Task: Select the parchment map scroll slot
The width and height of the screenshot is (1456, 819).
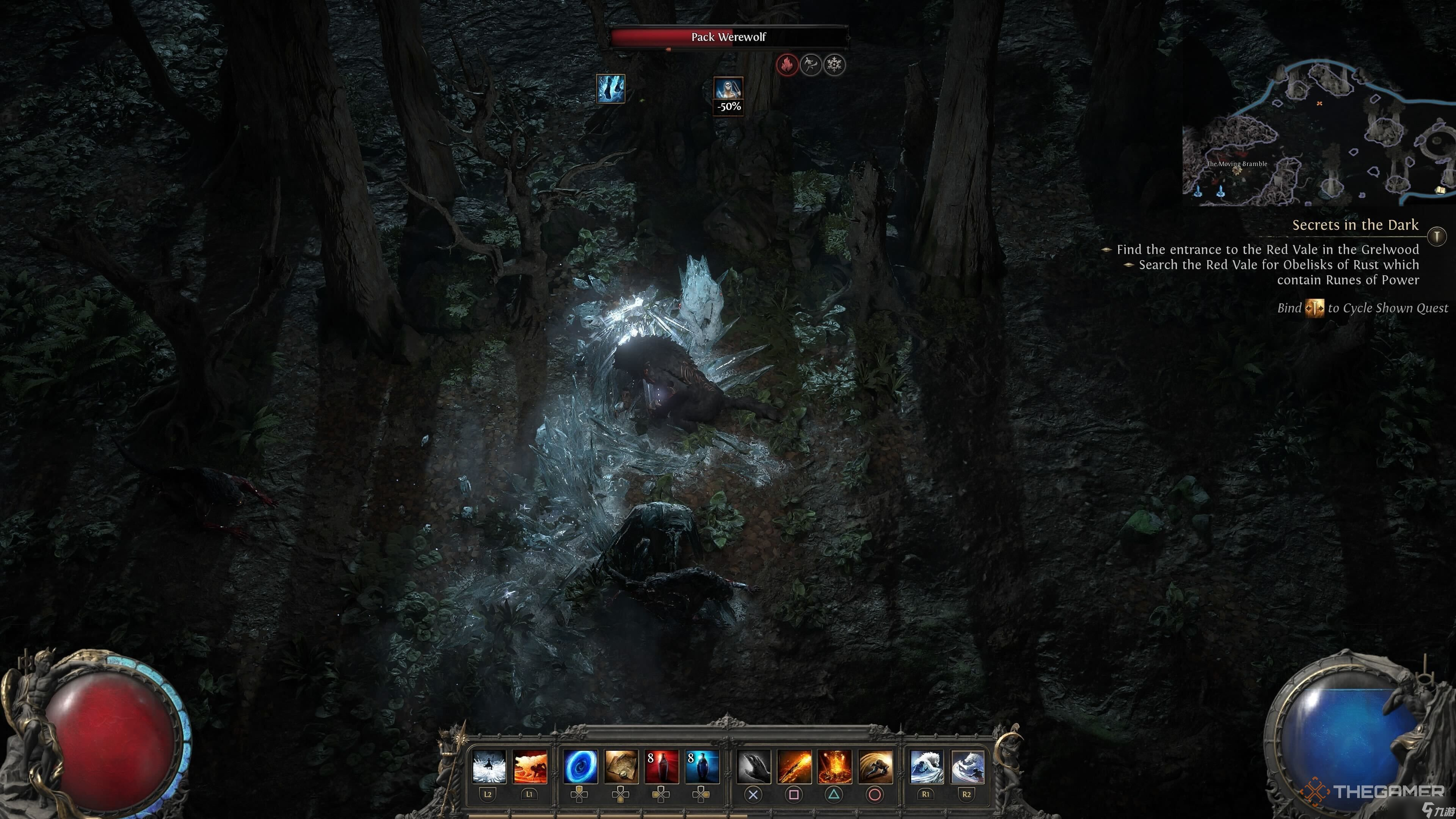Action: point(621,766)
